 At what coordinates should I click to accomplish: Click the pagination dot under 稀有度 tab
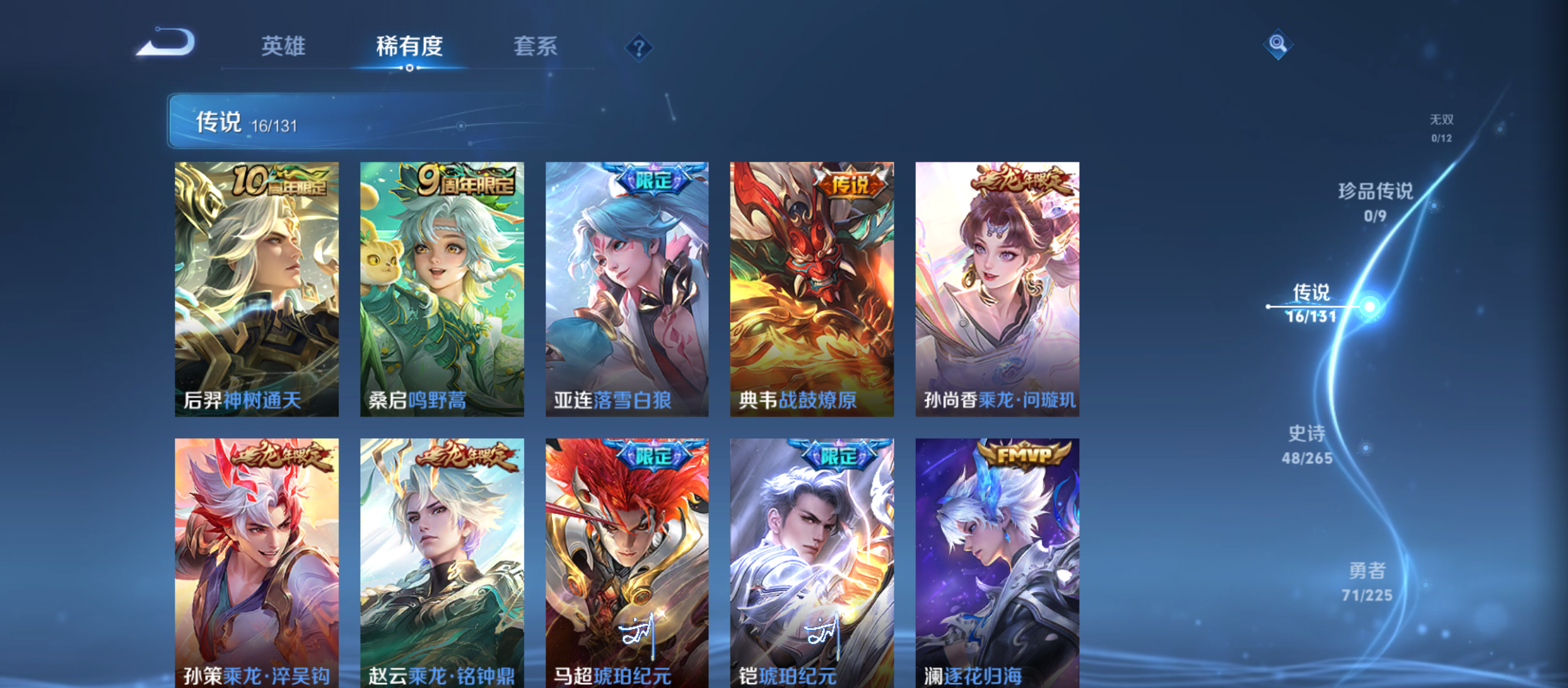click(x=409, y=69)
